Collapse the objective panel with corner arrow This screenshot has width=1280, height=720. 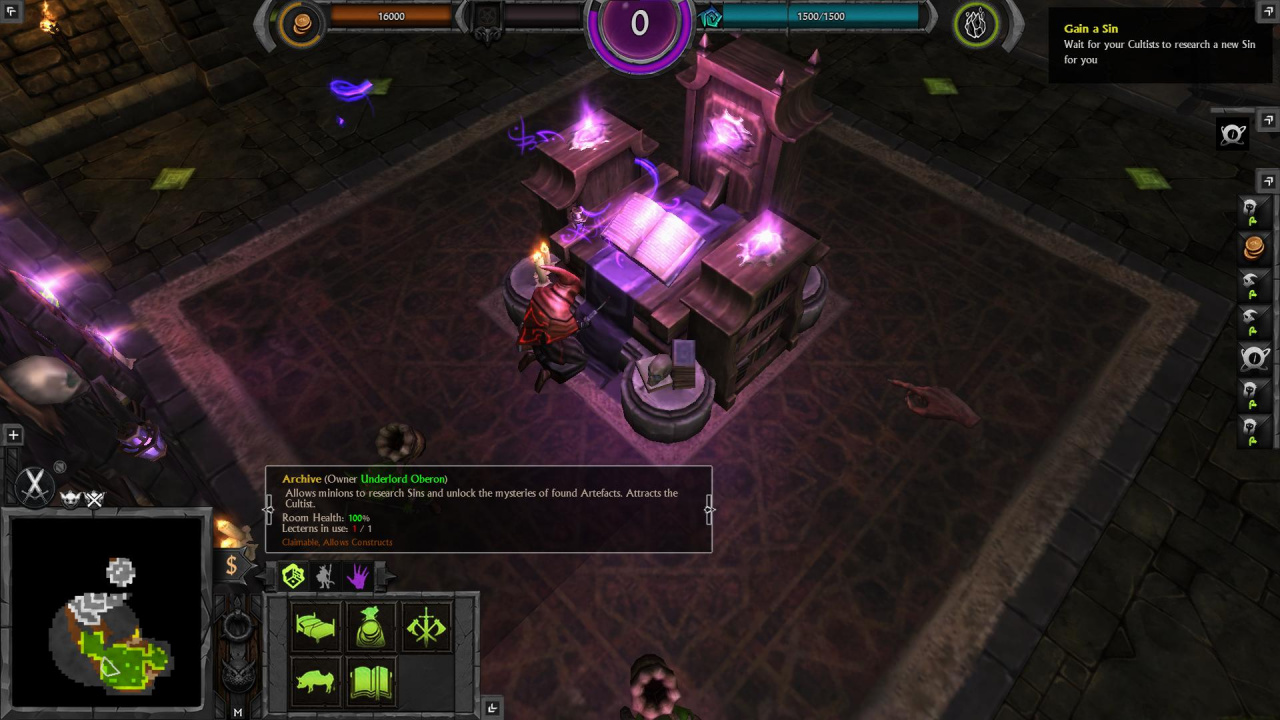point(1268,12)
